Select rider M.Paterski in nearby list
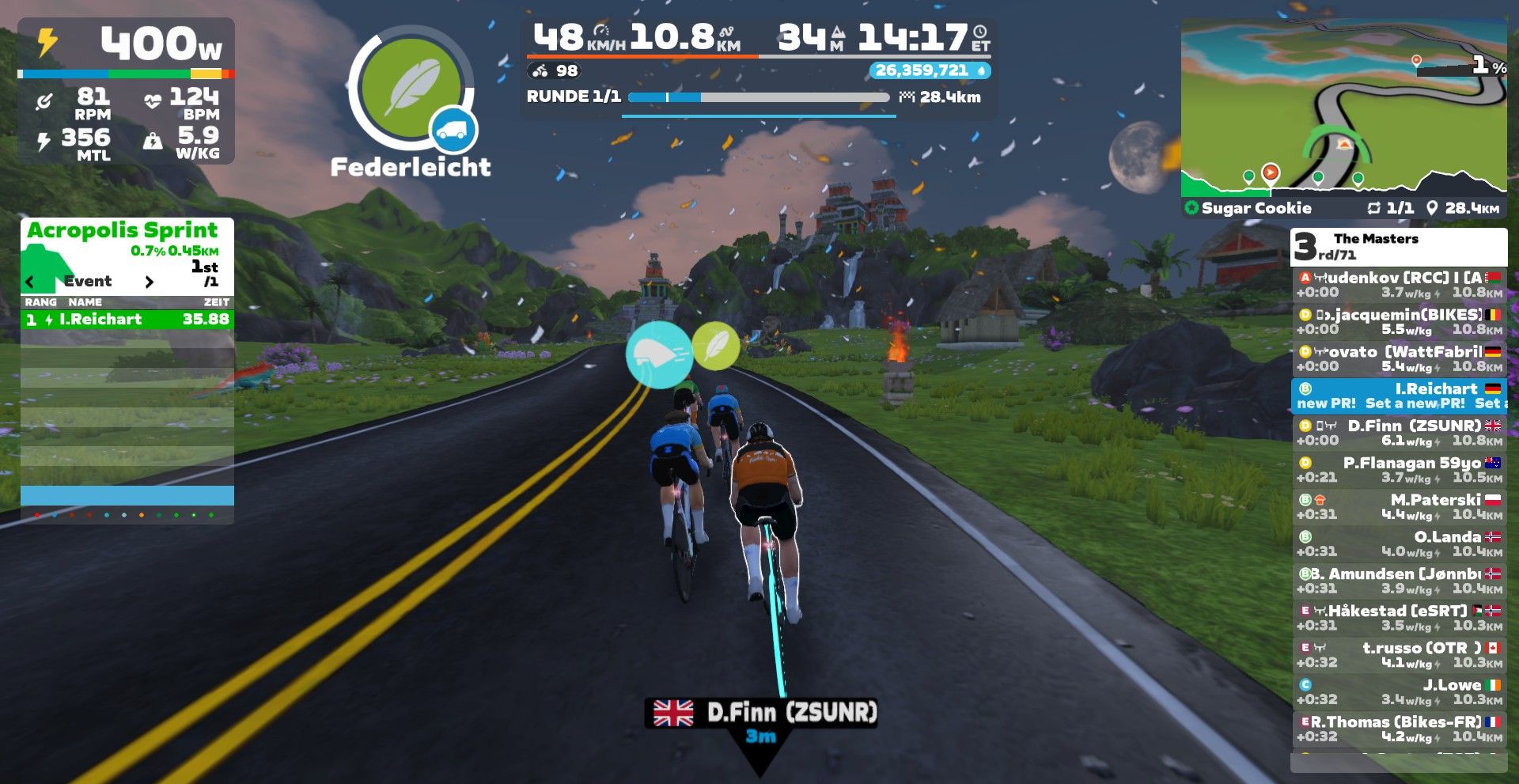Image resolution: width=1519 pixels, height=784 pixels. pos(1399,507)
